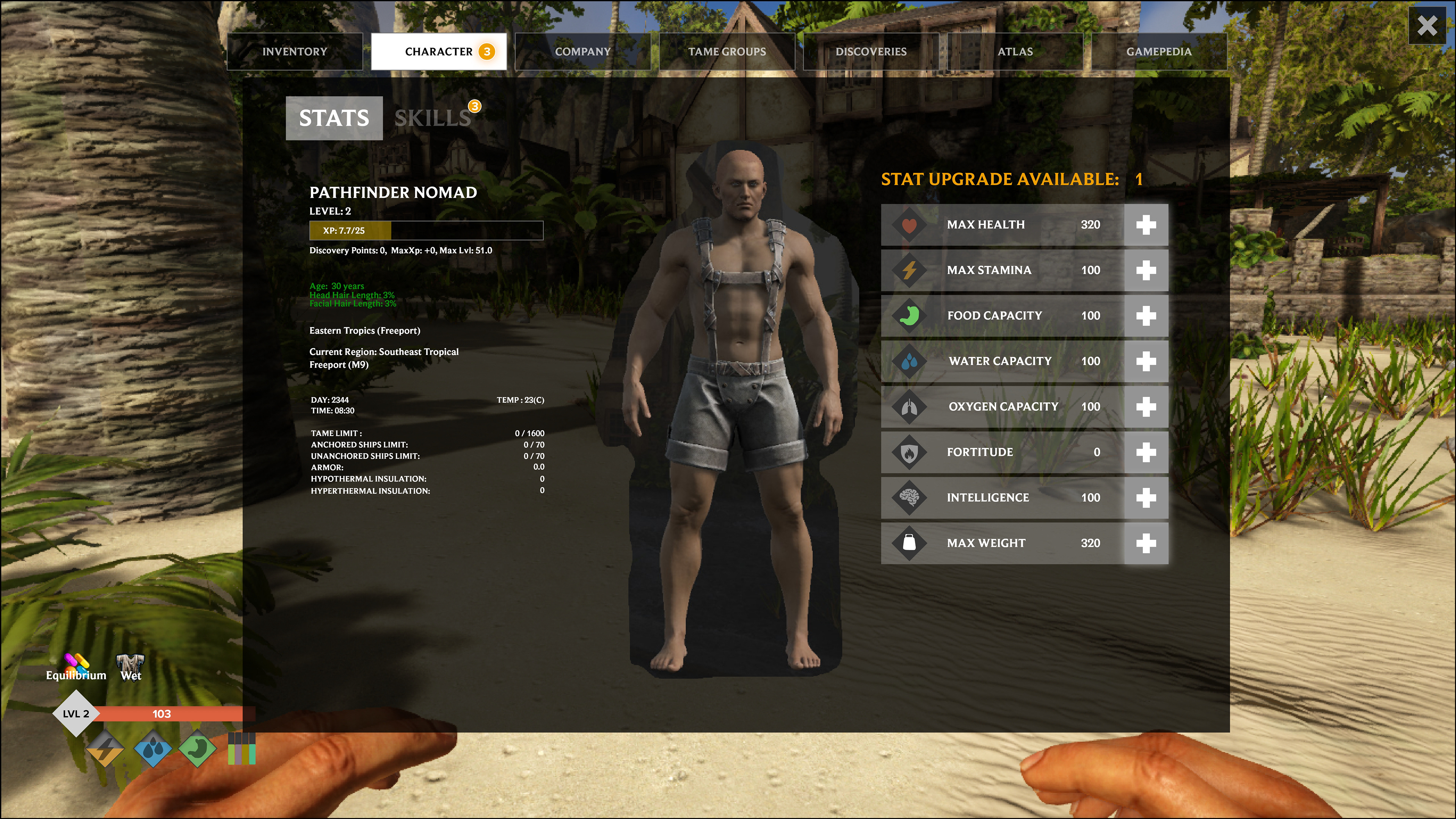Click the brain icon for Intelligence
The width and height of the screenshot is (1456, 819).
coord(910,497)
